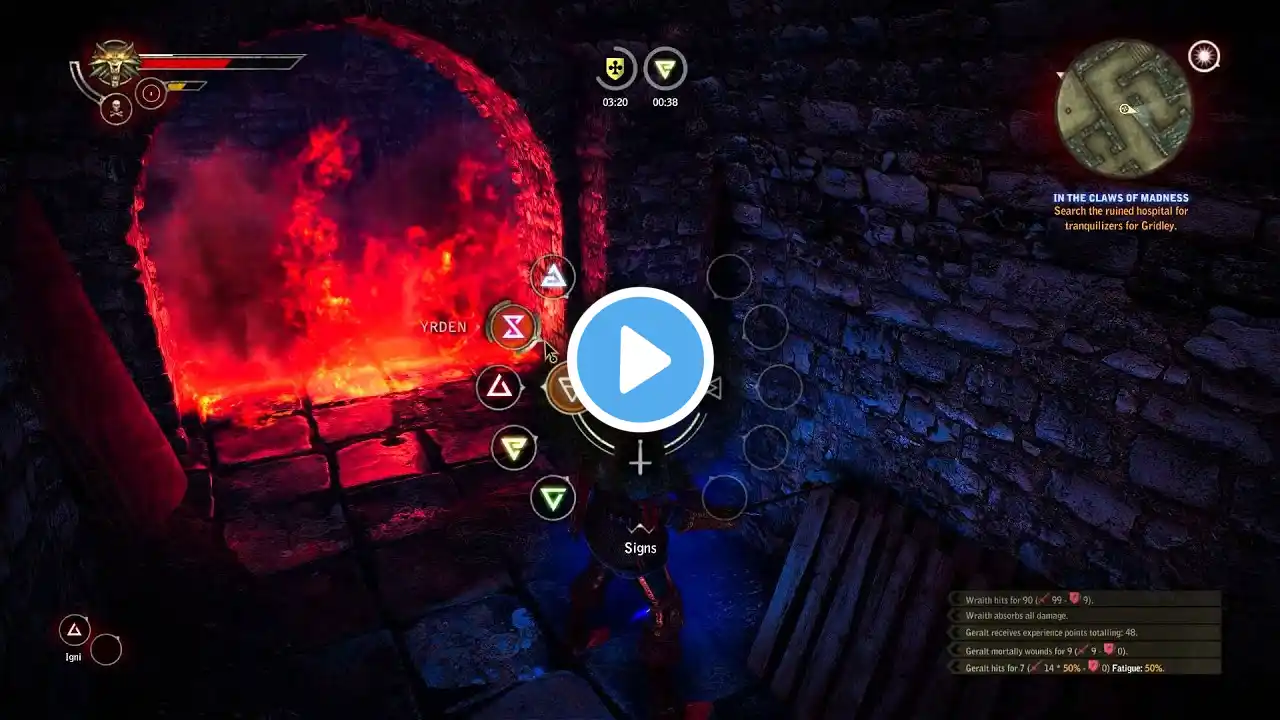Image resolution: width=1280 pixels, height=720 pixels.
Task: Pick the red Igni sign in the radial wheel
Action: 499,387
